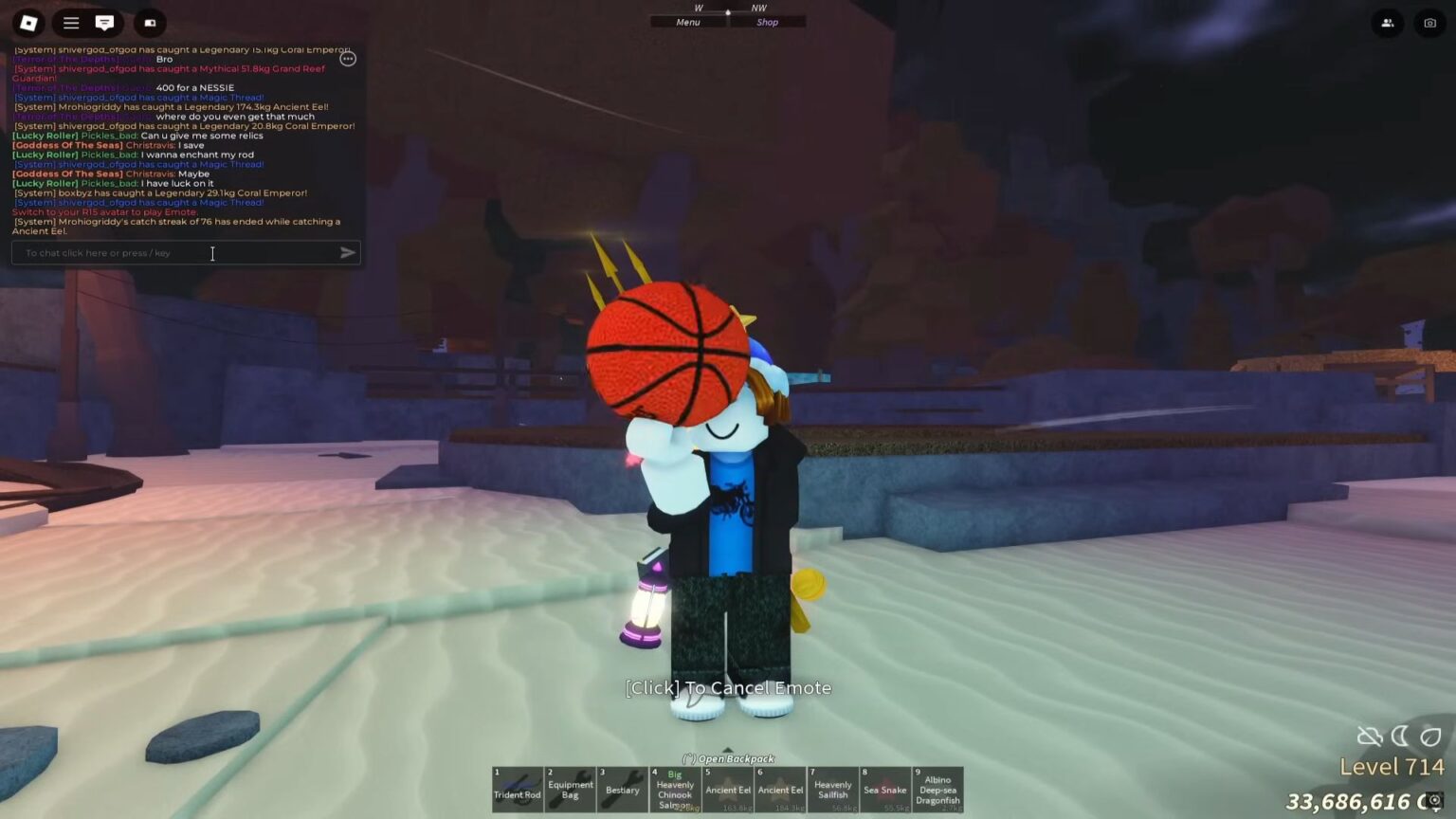Image resolution: width=1456 pixels, height=819 pixels.
Task: Open the chat panel via the speech bubble icon
Action: tap(103, 22)
